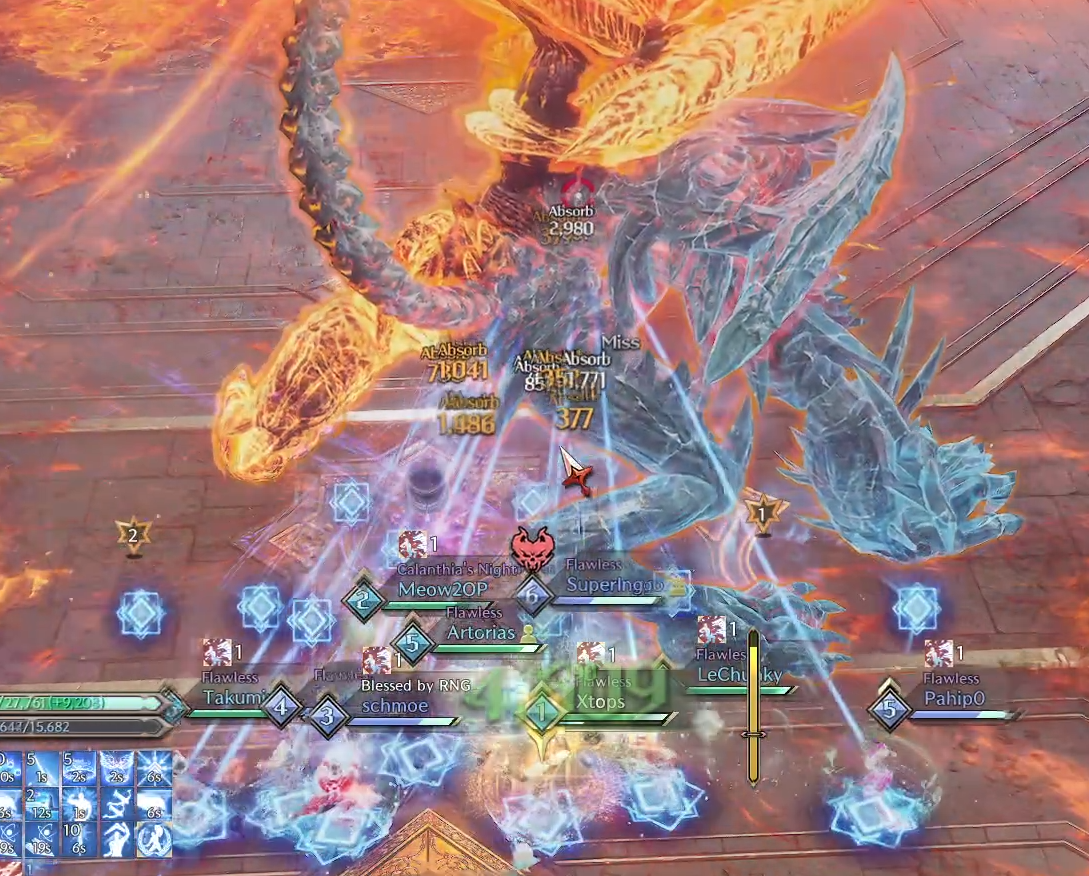Image resolution: width=1089 pixels, height=876 pixels.
Task: Select schmoe's Blessed by RNG nameplate
Action: click(394, 705)
